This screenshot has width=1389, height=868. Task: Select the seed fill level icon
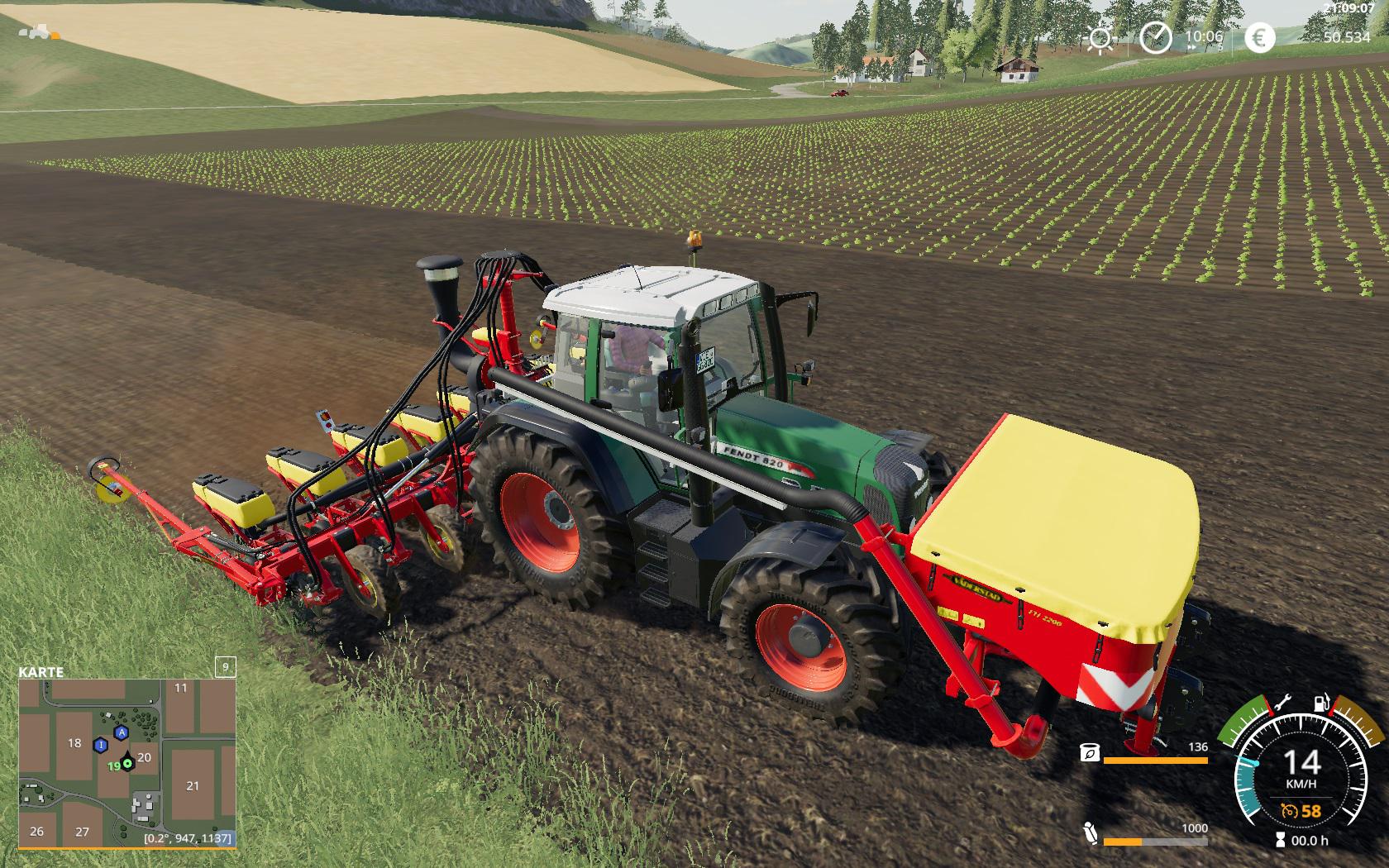click(x=1090, y=752)
